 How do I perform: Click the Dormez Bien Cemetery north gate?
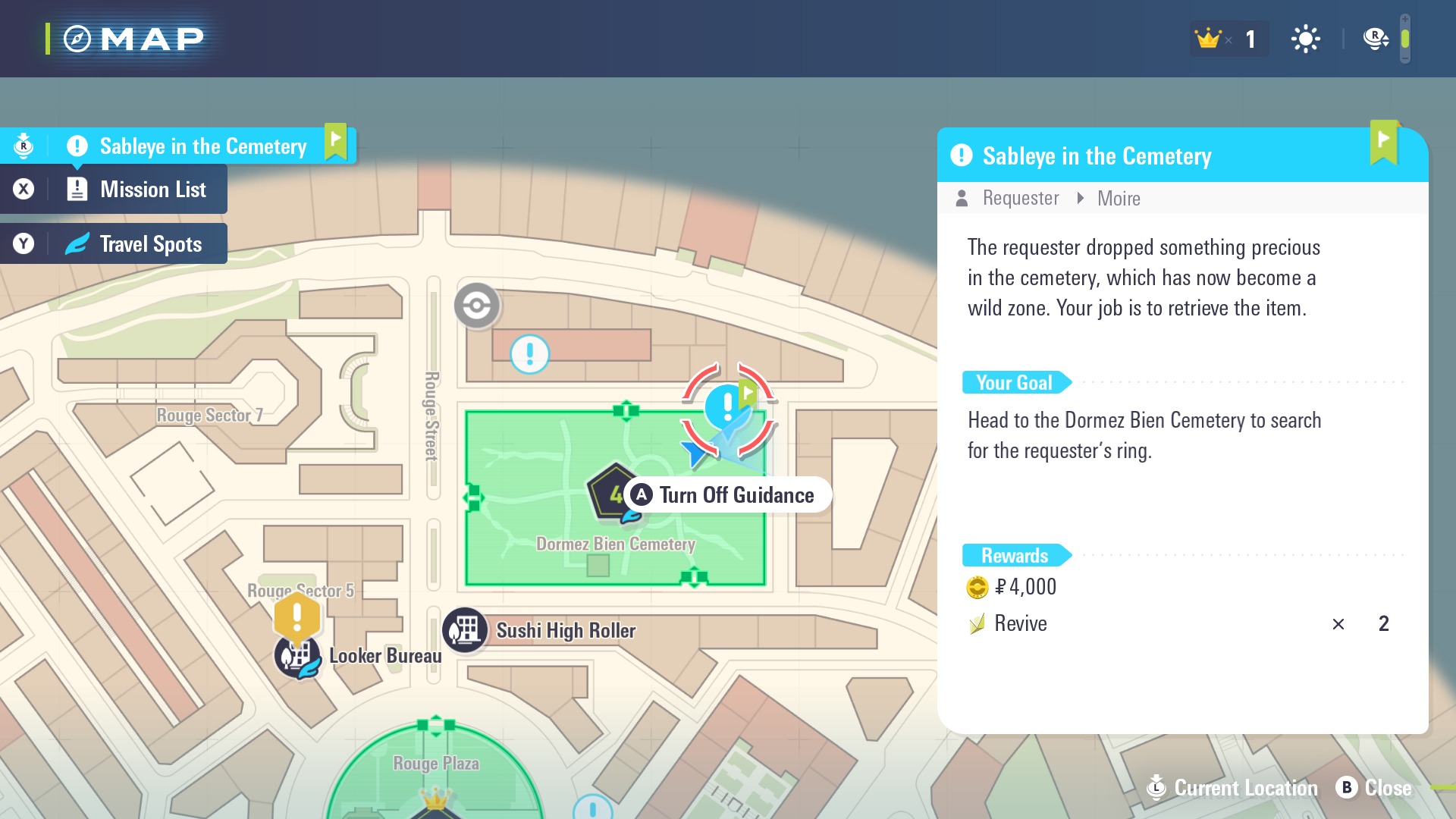626,410
